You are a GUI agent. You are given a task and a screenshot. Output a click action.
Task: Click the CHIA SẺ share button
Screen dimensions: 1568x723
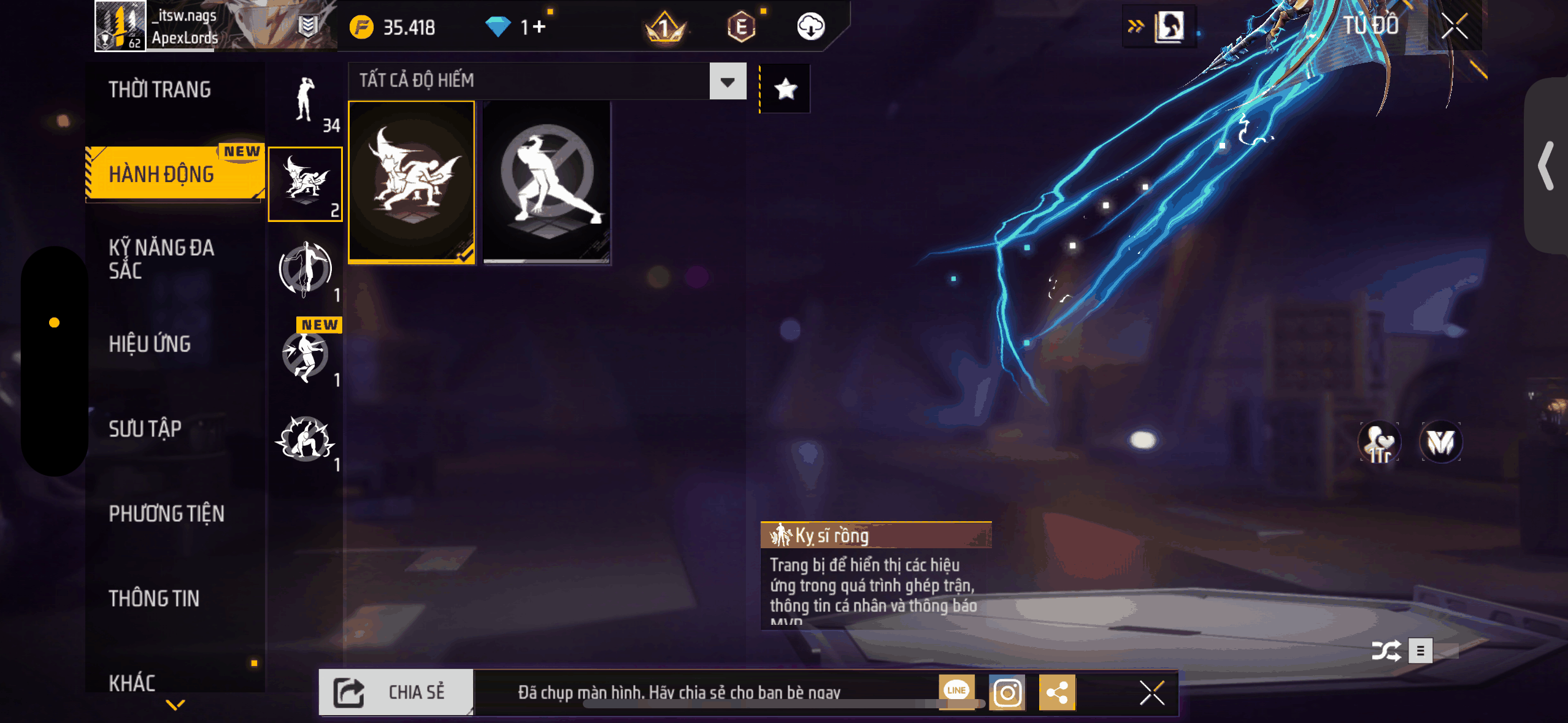(x=396, y=692)
